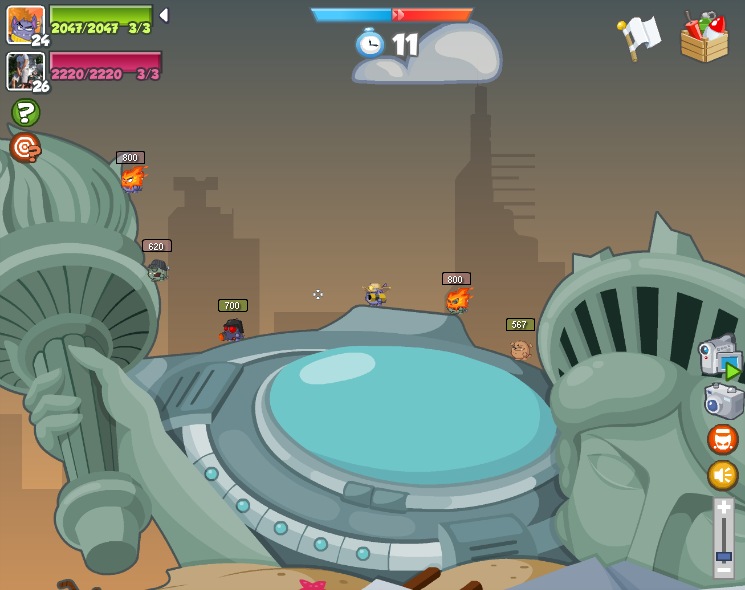Viewport: 745px width, 590px height.
Task: Take a screenshot with the camera icon
Action: [x=723, y=401]
